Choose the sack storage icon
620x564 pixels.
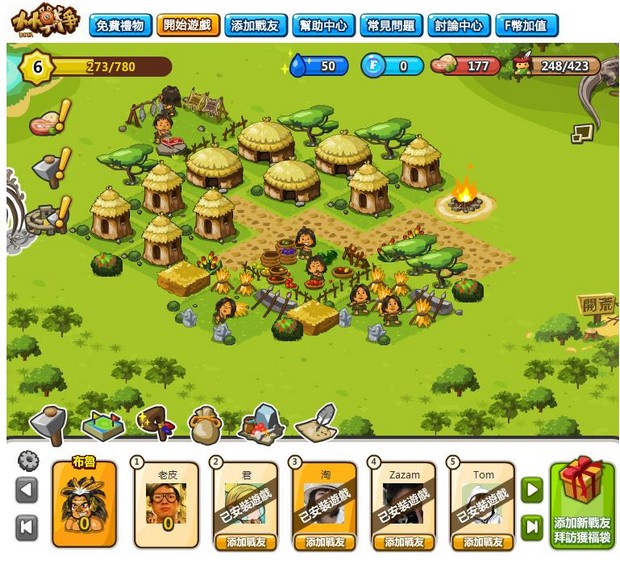tap(205, 426)
